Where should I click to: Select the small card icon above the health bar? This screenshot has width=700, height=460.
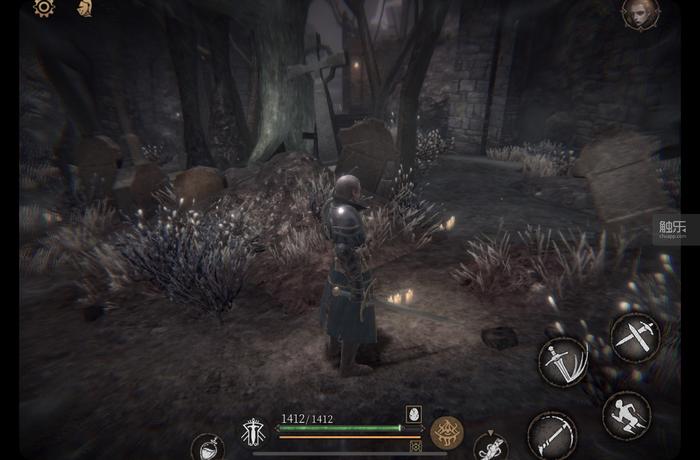[414, 413]
